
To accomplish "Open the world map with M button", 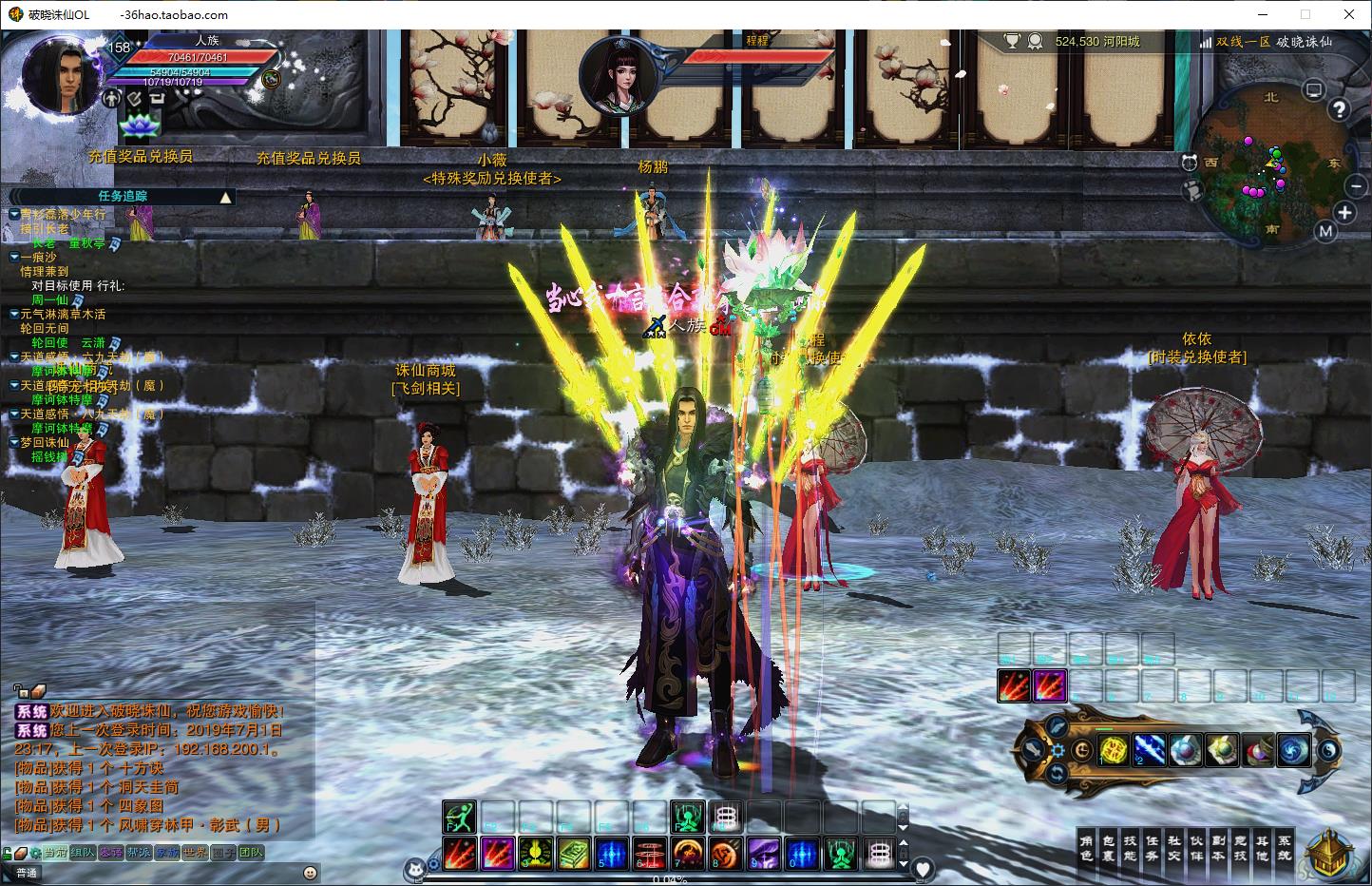I will [x=1325, y=231].
